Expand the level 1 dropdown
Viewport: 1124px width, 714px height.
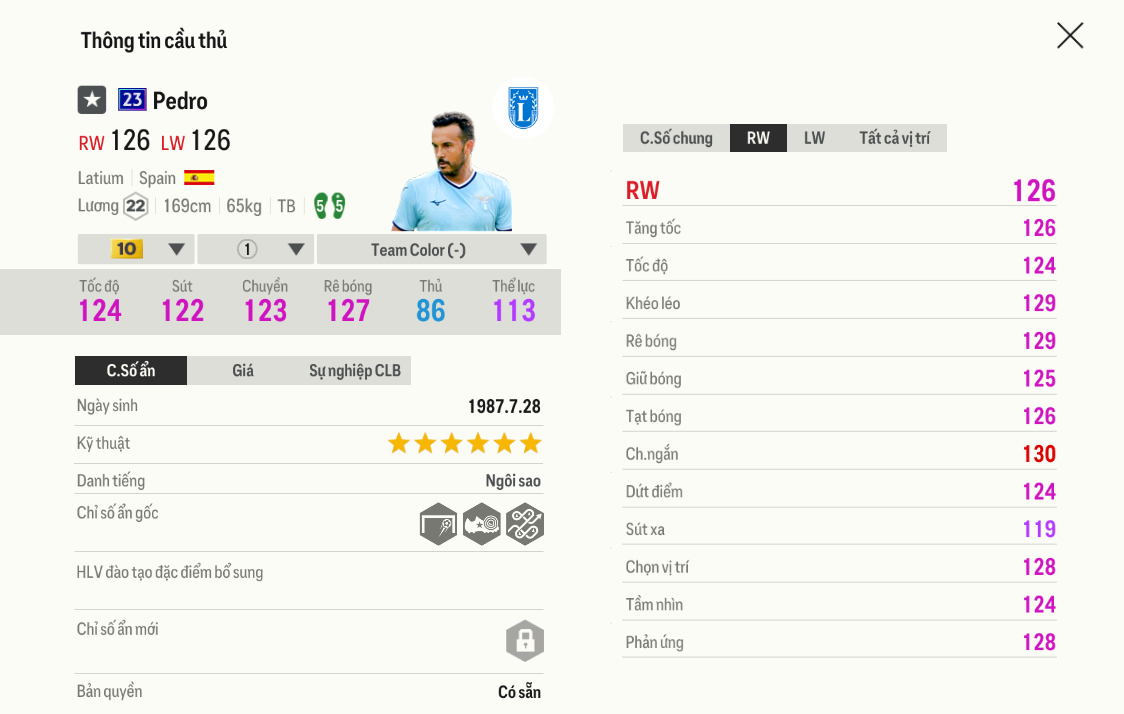256,249
